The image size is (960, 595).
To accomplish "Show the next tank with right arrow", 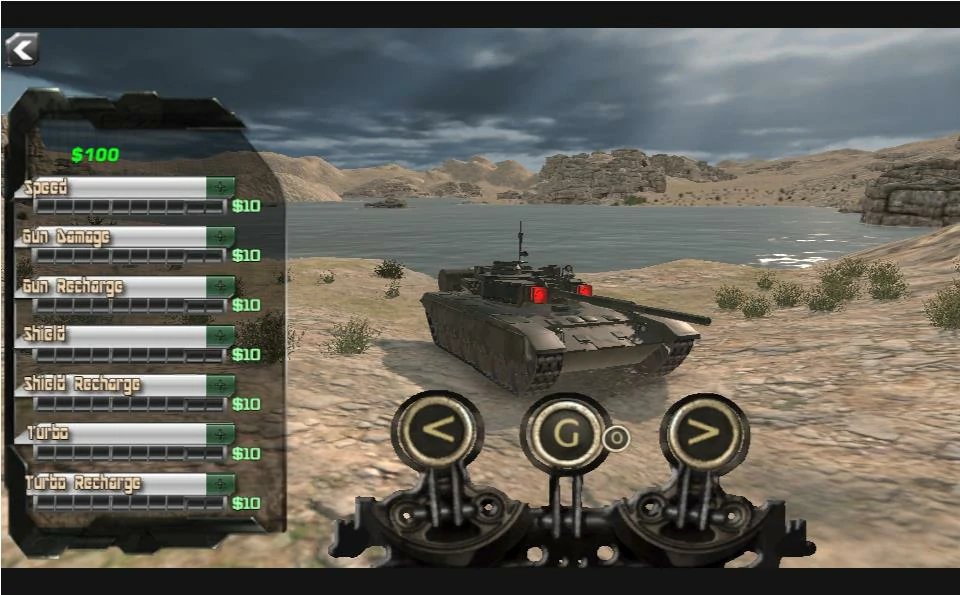I will point(704,432).
